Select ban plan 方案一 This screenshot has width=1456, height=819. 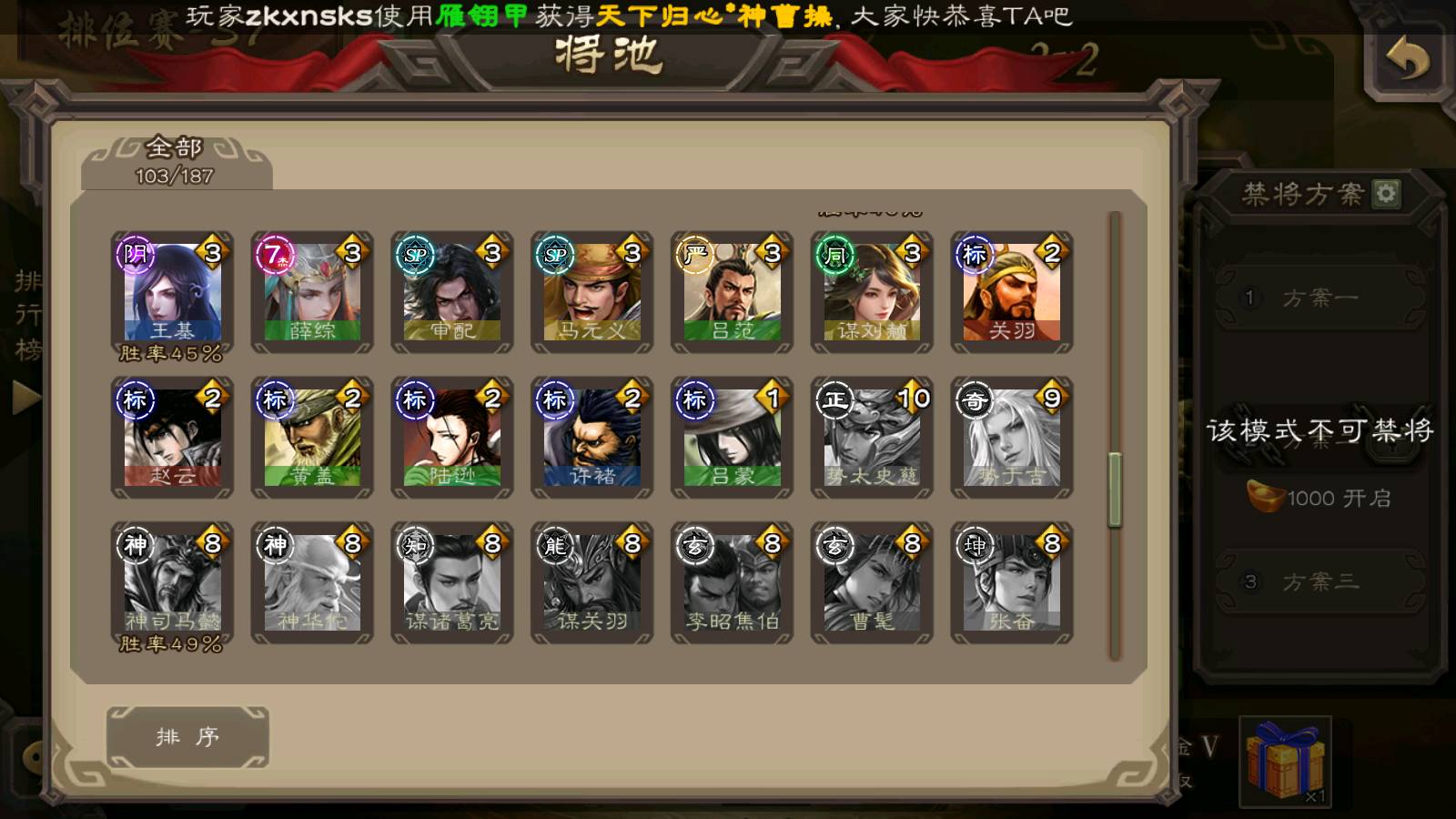pos(1319,298)
